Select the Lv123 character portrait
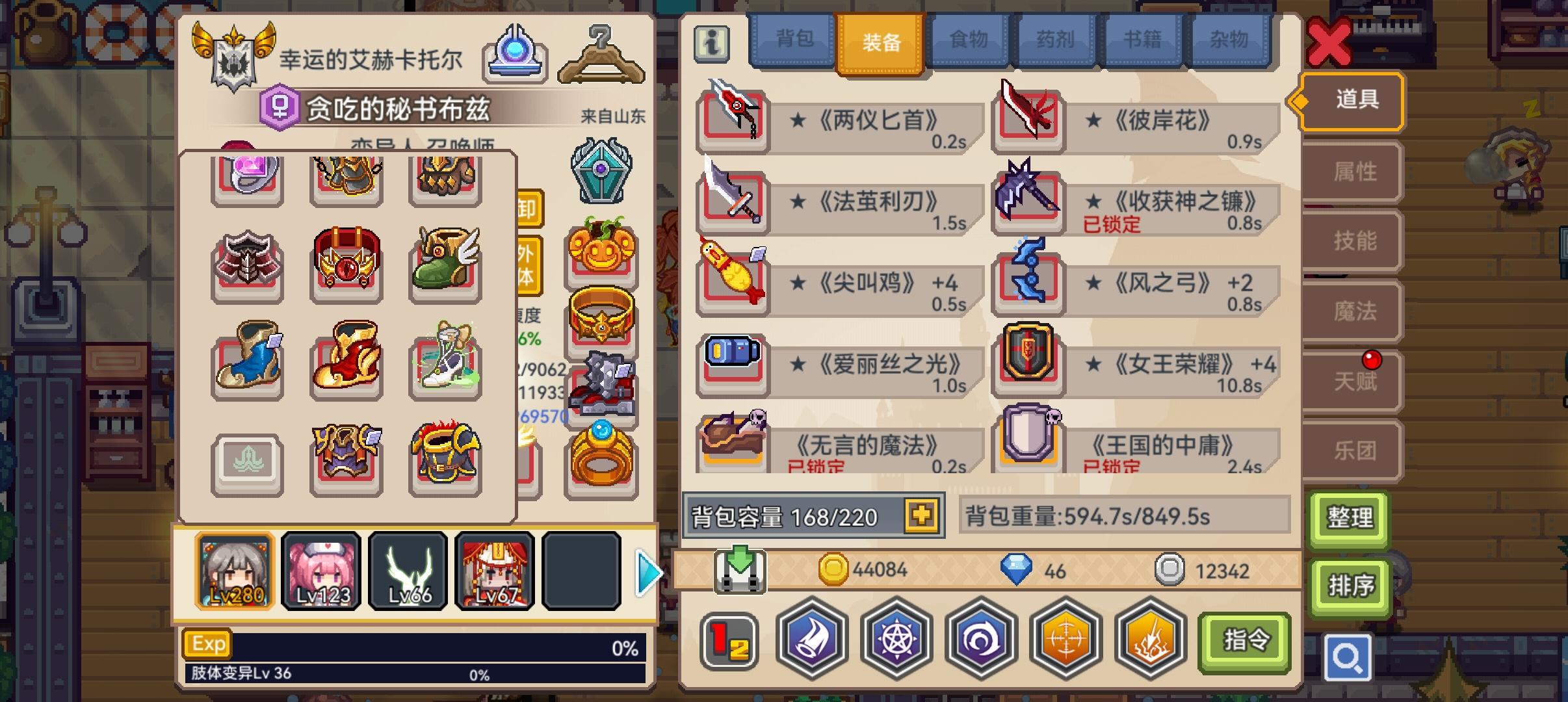This screenshot has height=702, width=1568. pyautogui.click(x=321, y=571)
